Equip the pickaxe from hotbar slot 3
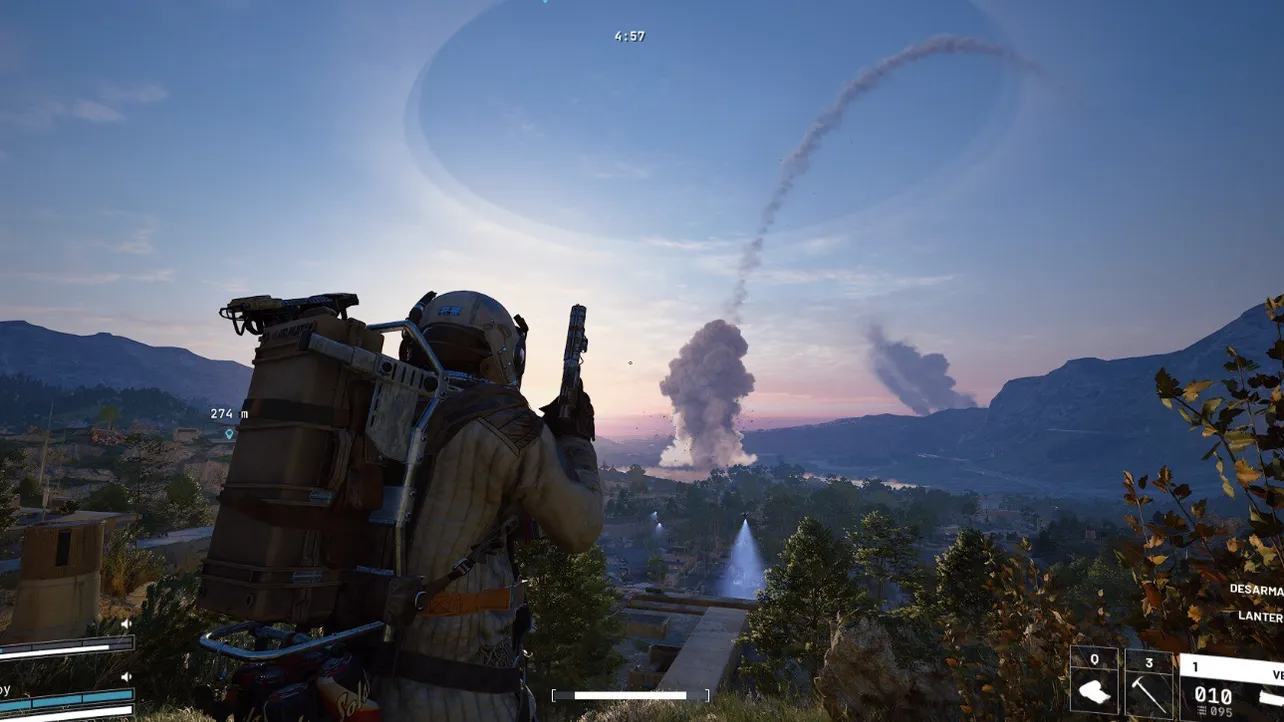Viewport: 1284px width, 722px height. (1150, 695)
